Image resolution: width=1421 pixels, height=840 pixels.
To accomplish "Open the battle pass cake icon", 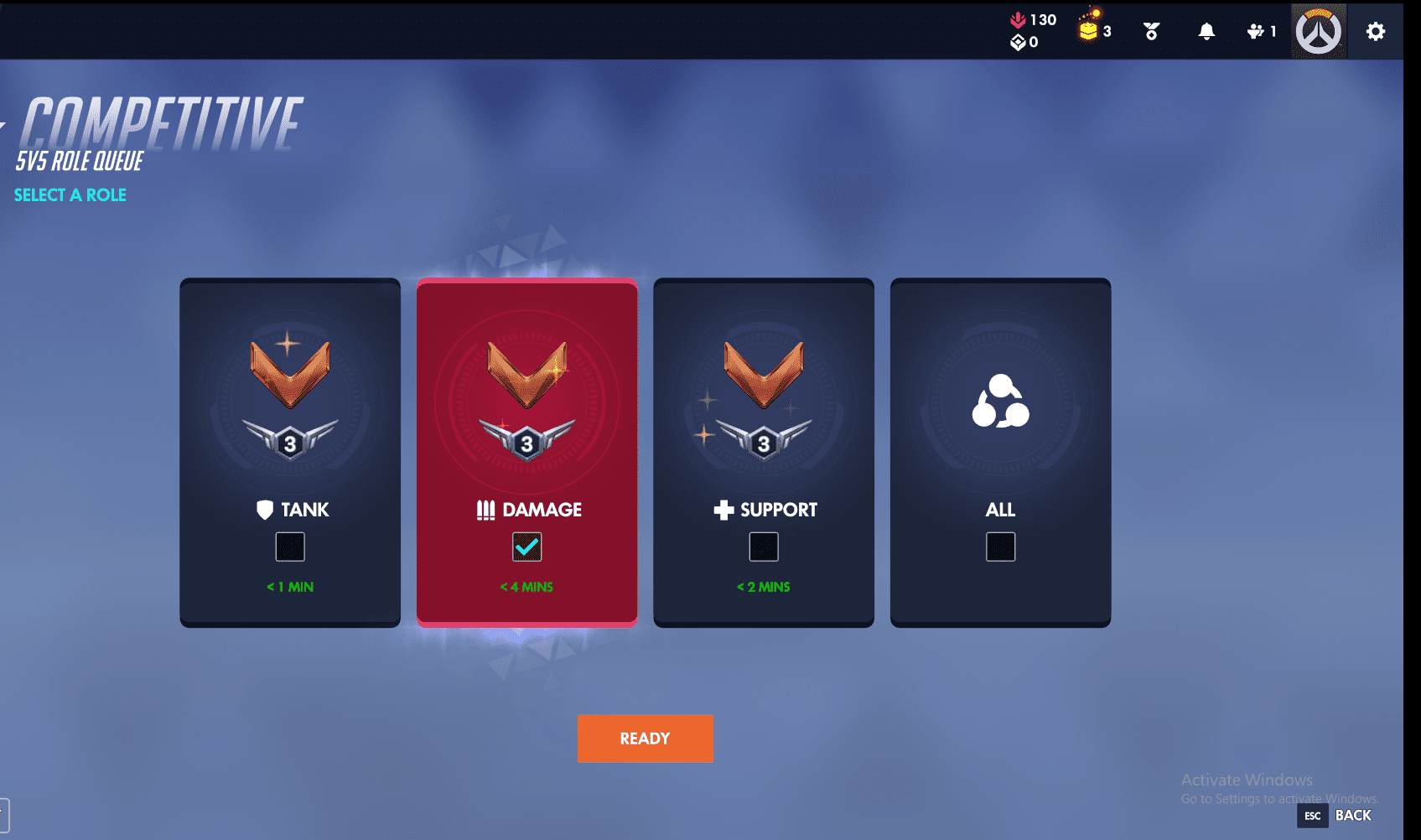I will [1086, 28].
